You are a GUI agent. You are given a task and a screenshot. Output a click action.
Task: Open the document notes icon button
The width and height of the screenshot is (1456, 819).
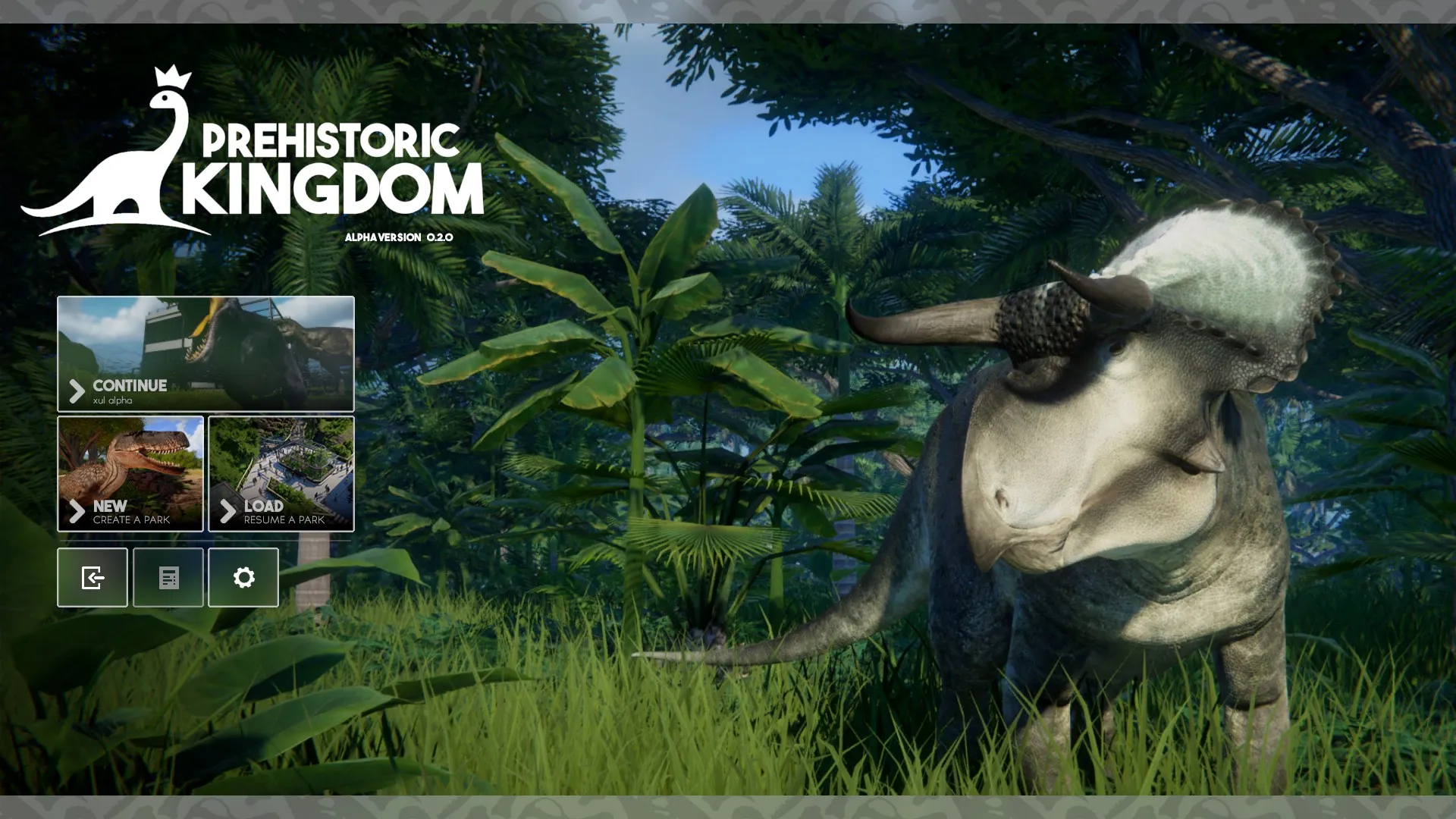[168, 578]
